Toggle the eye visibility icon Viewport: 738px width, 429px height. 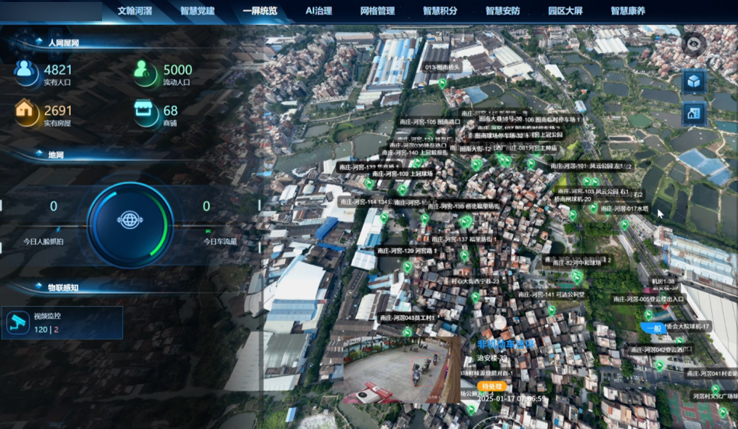(x=694, y=44)
